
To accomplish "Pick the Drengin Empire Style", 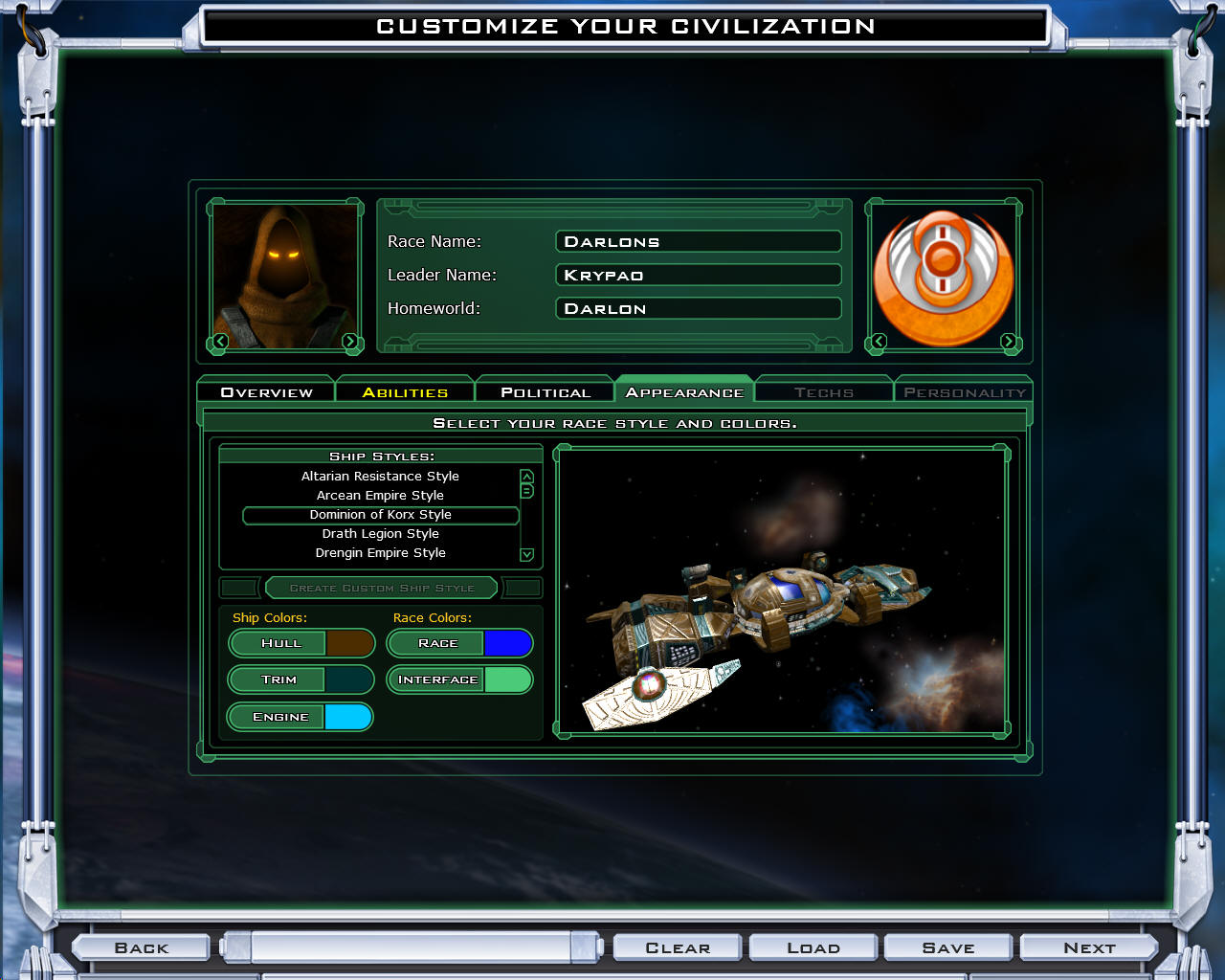I will click(x=380, y=553).
